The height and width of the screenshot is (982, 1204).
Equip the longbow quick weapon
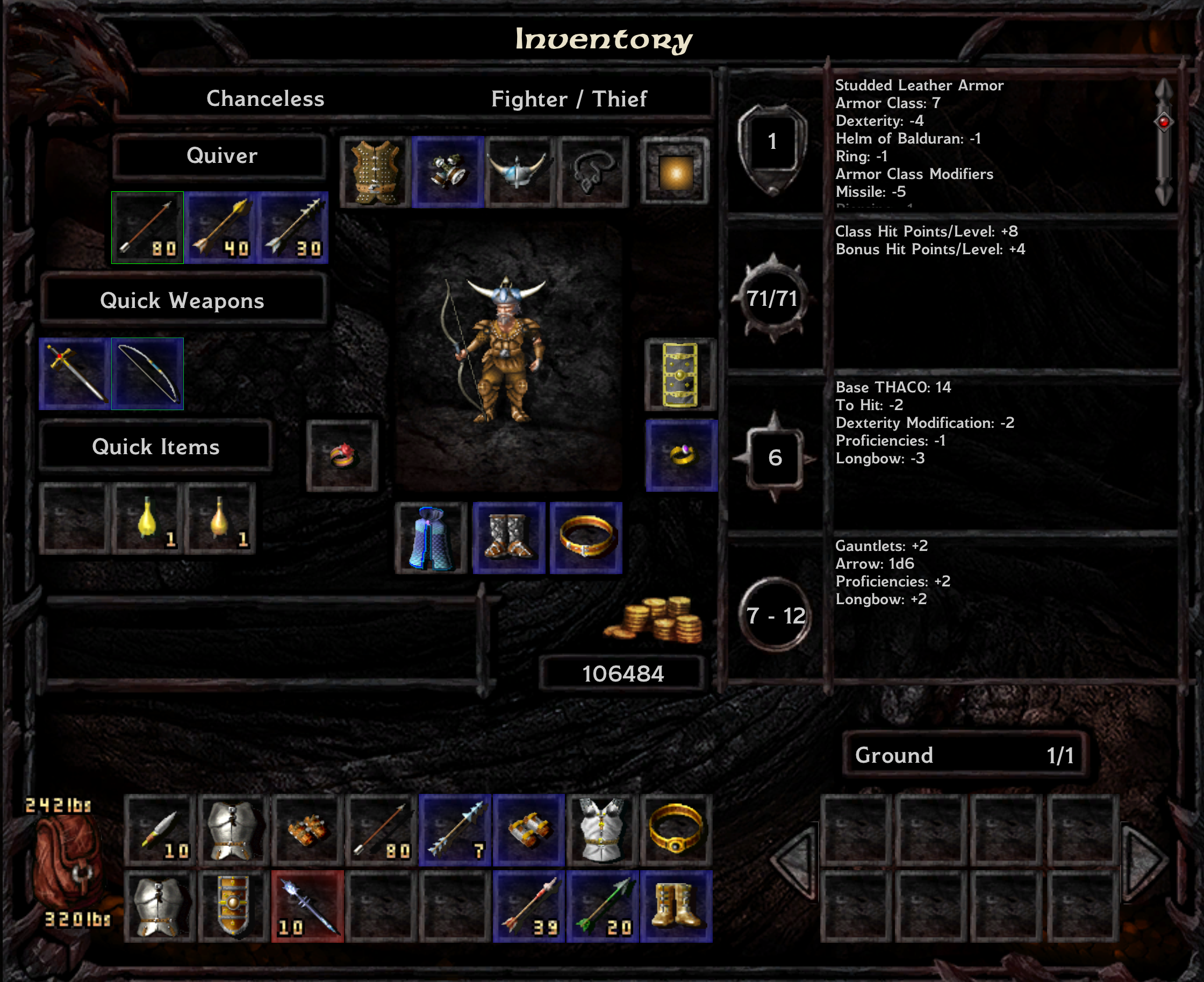pyautogui.click(x=148, y=374)
